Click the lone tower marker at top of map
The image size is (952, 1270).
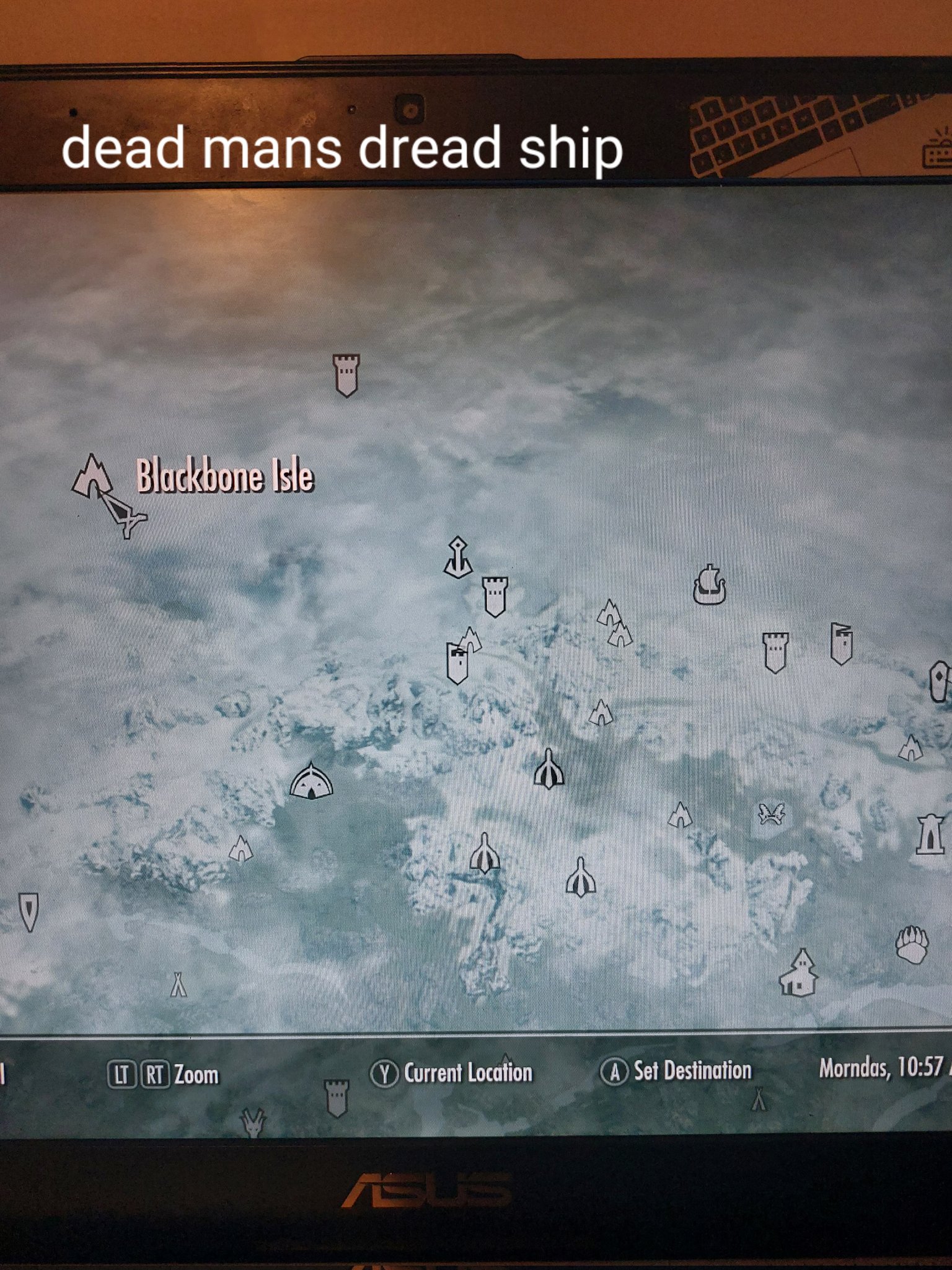click(345, 377)
